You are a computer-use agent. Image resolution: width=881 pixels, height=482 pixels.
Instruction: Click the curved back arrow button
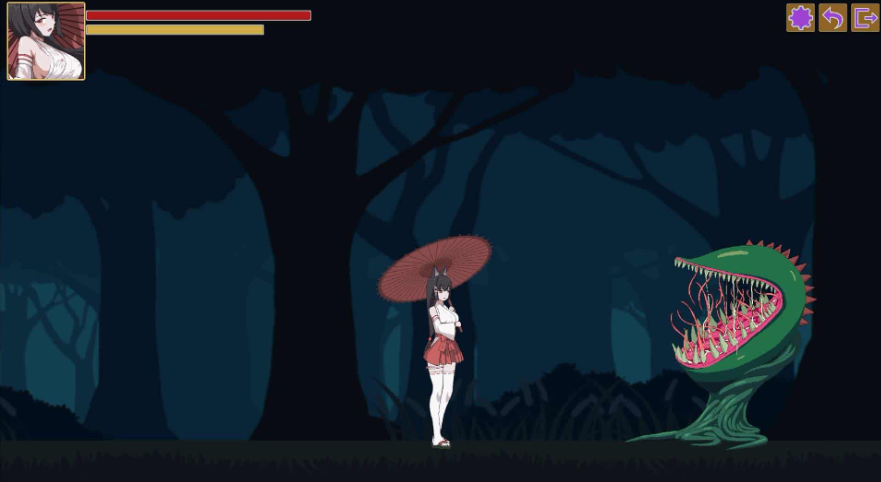coord(832,18)
